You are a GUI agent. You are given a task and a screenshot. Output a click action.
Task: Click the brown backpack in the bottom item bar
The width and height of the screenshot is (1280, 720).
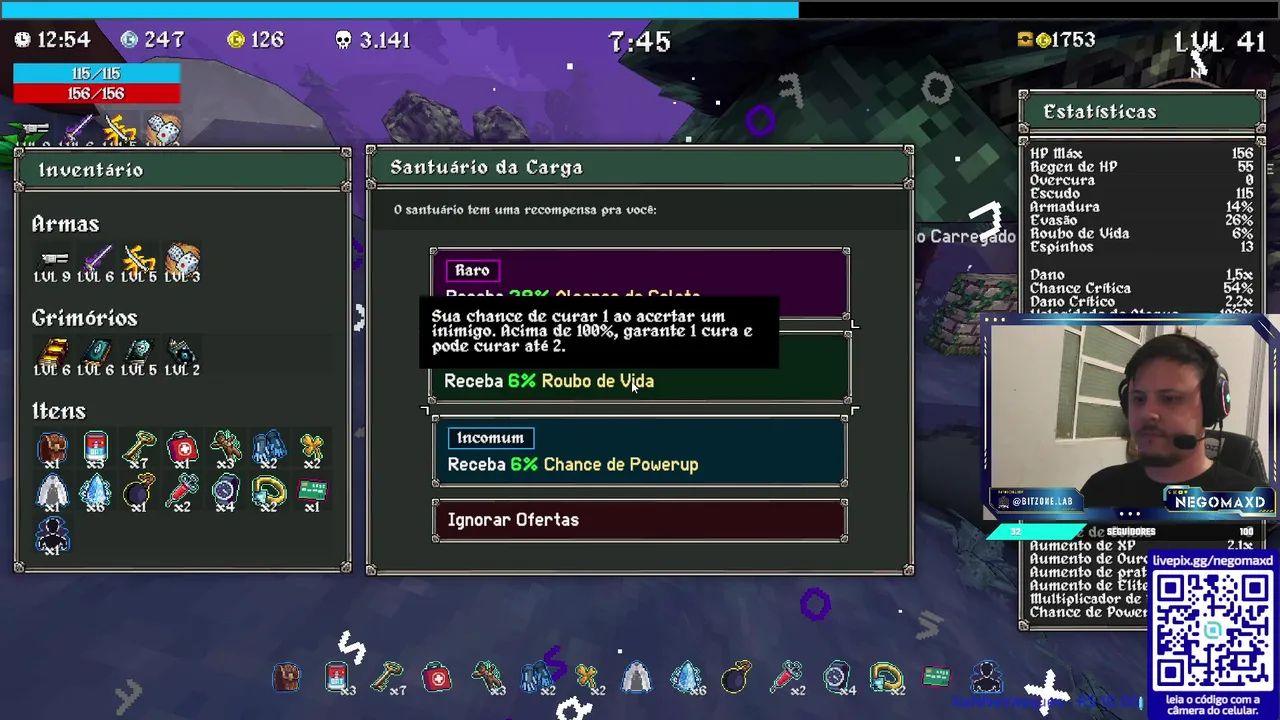click(x=286, y=678)
